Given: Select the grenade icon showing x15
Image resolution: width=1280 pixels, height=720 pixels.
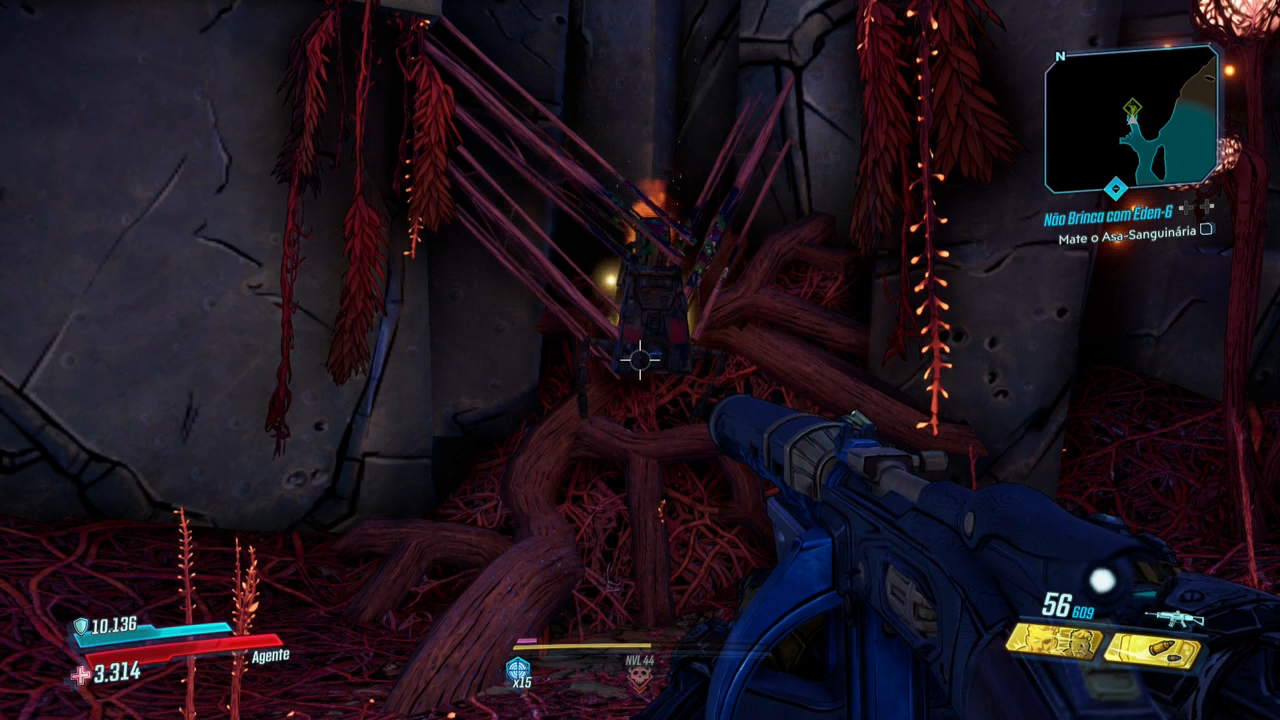Looking at the screenshot, I should click(x=518, y=671).
